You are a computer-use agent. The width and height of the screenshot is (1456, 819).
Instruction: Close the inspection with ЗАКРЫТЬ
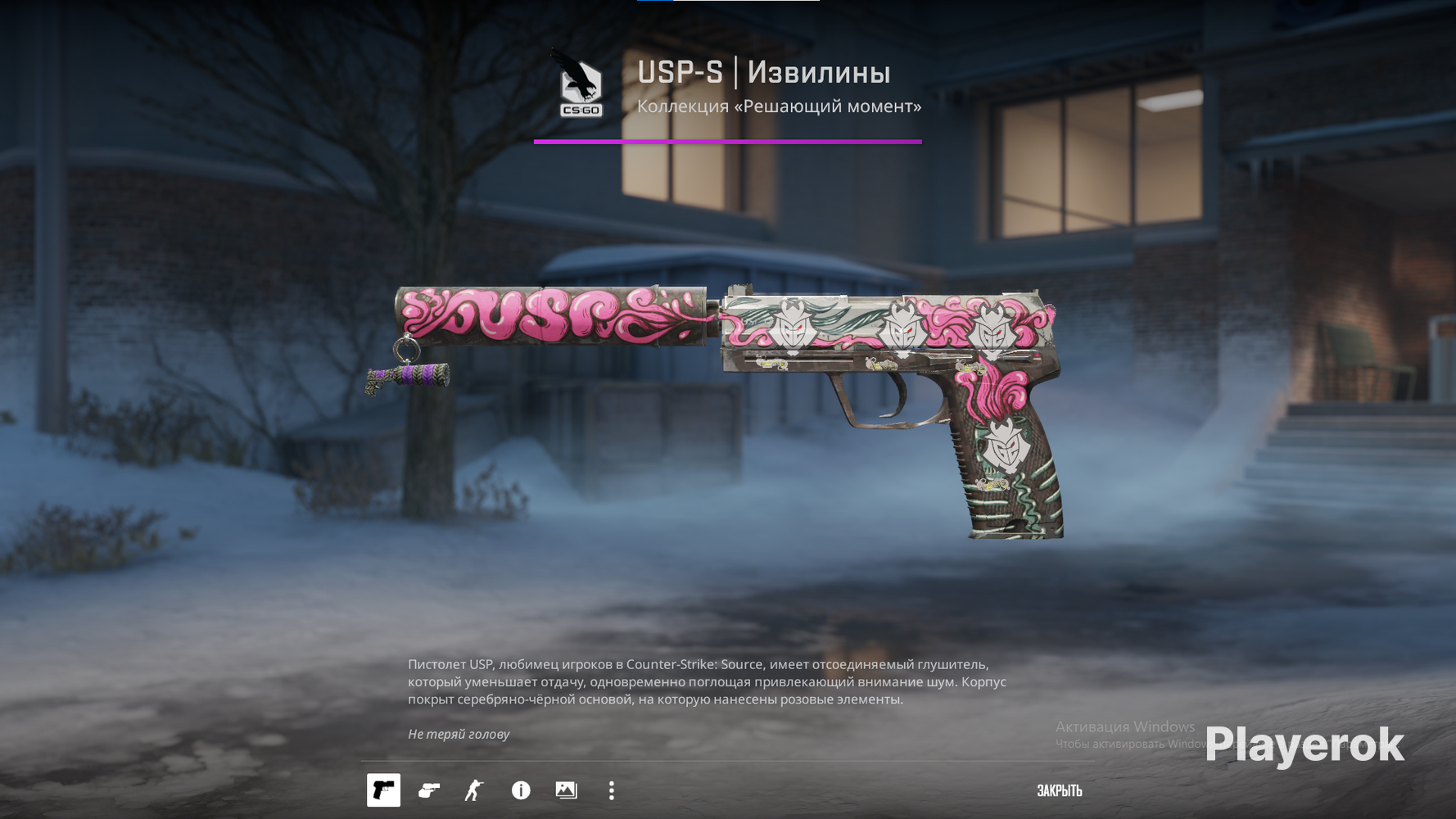[1059, 791]
